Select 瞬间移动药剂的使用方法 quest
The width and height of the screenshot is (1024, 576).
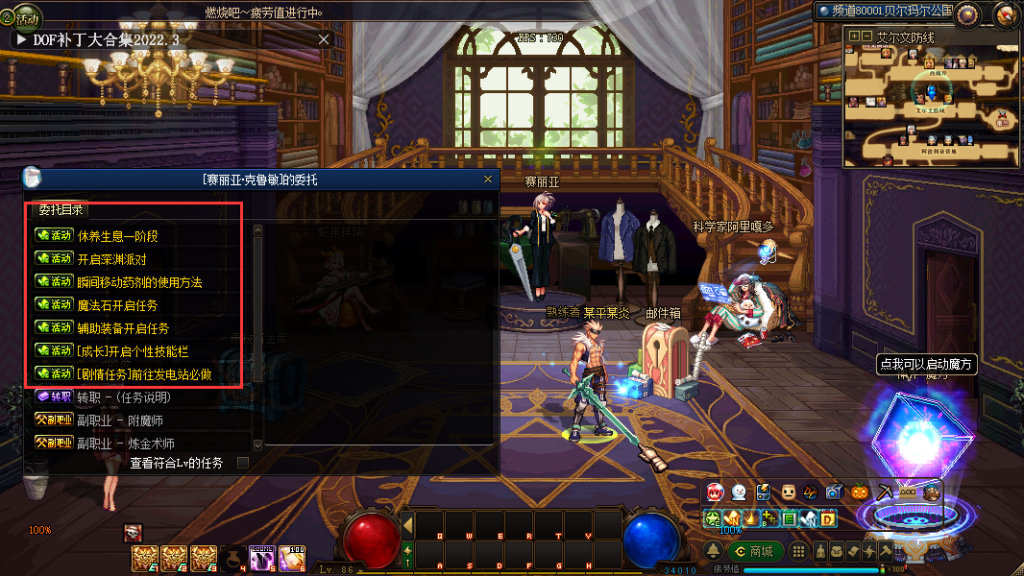coord(139,282)
